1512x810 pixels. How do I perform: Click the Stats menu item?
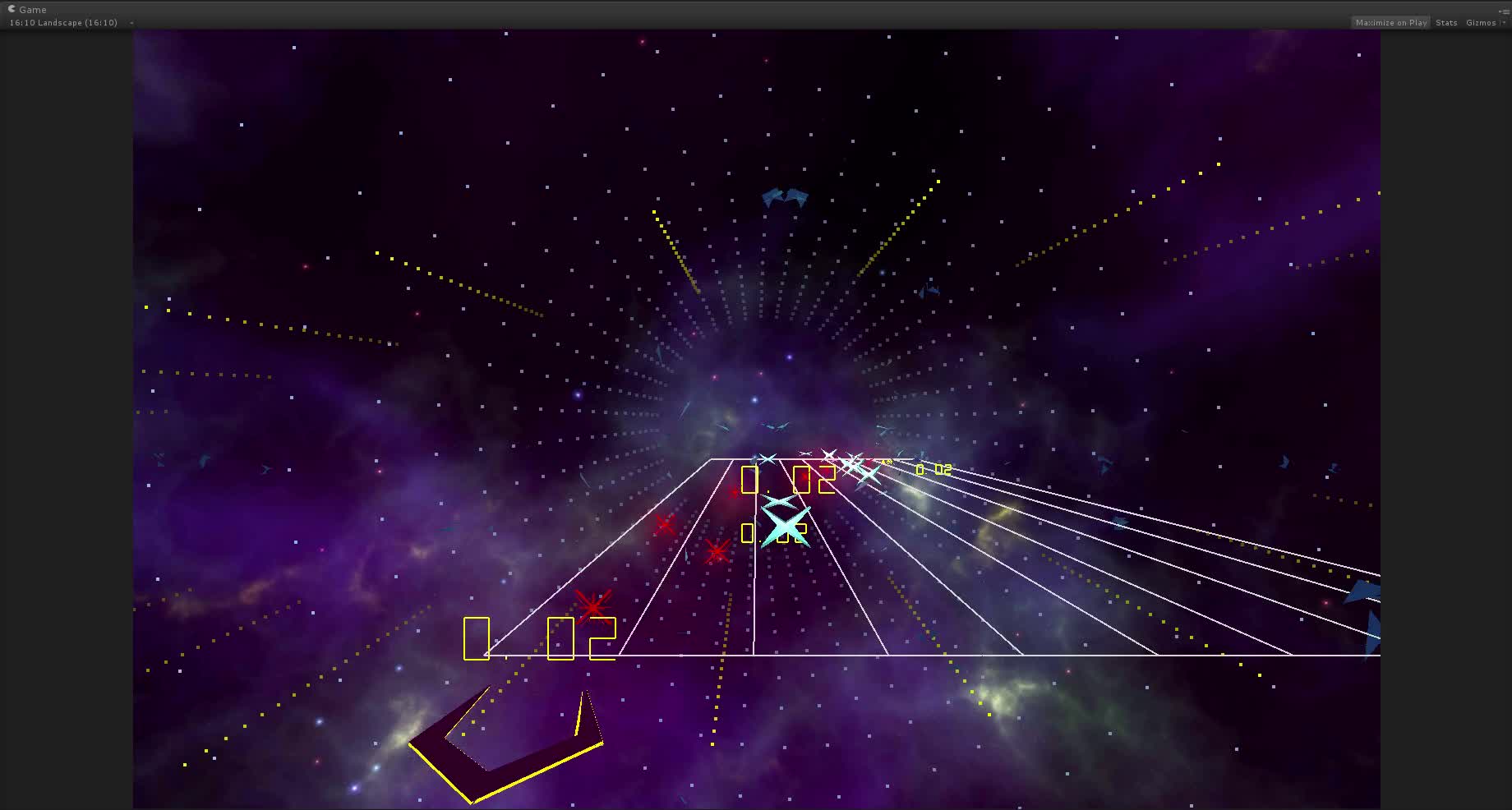tap(1445, 22)
